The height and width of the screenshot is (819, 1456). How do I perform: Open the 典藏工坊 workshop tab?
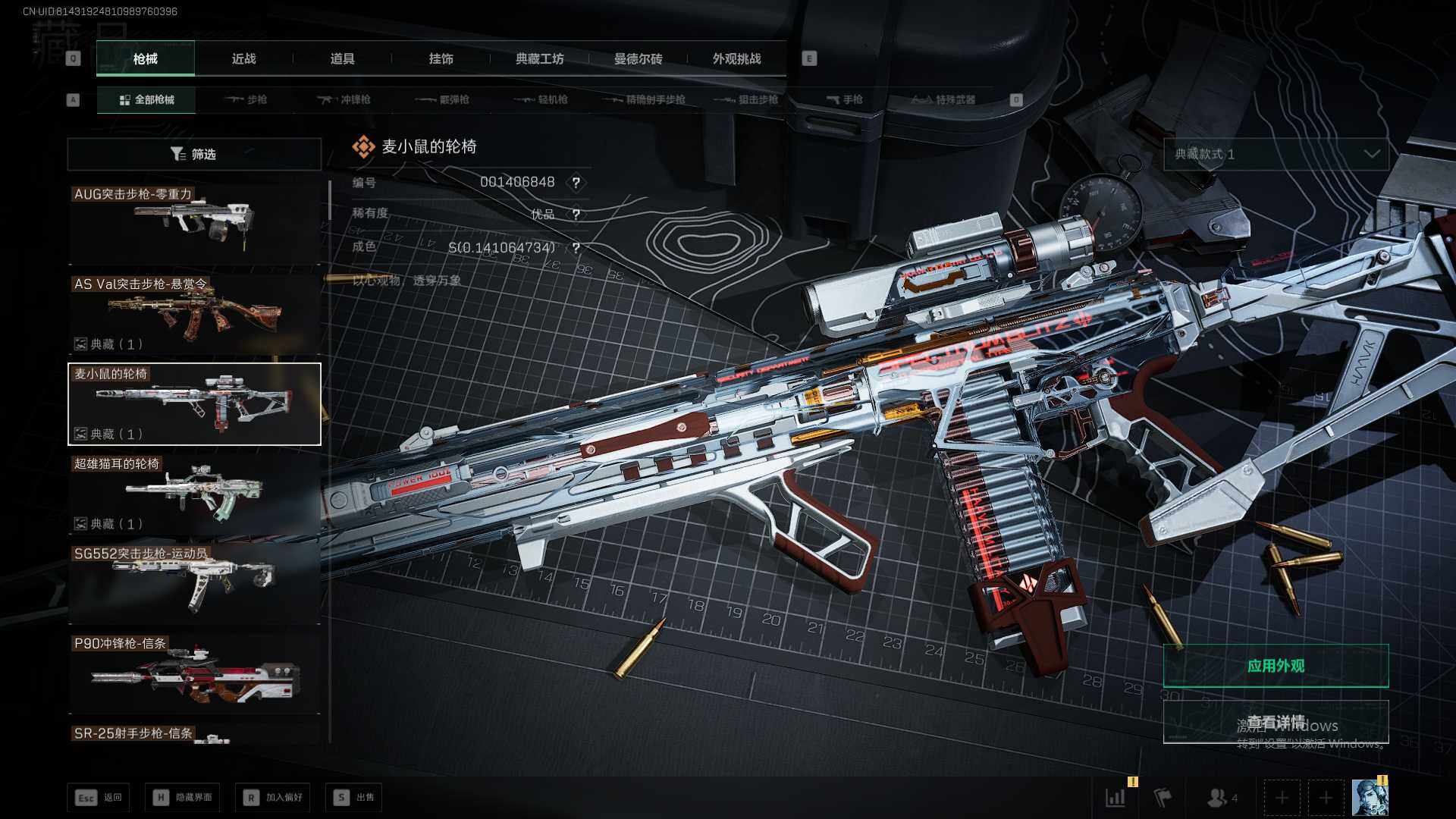click(x=539, y=58)
